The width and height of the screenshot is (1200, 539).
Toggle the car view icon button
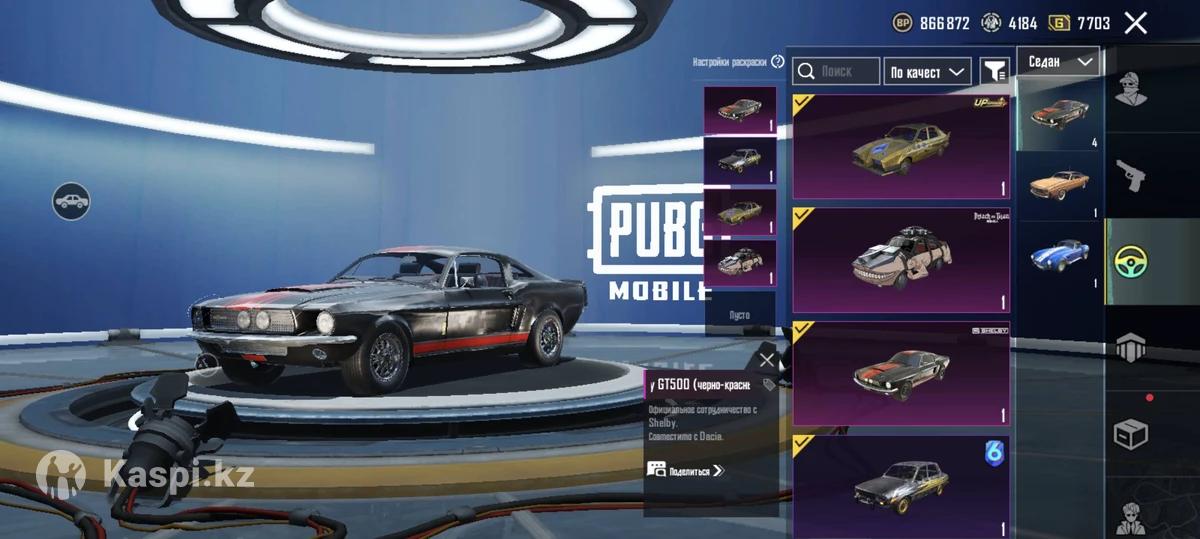click(71, 202)
